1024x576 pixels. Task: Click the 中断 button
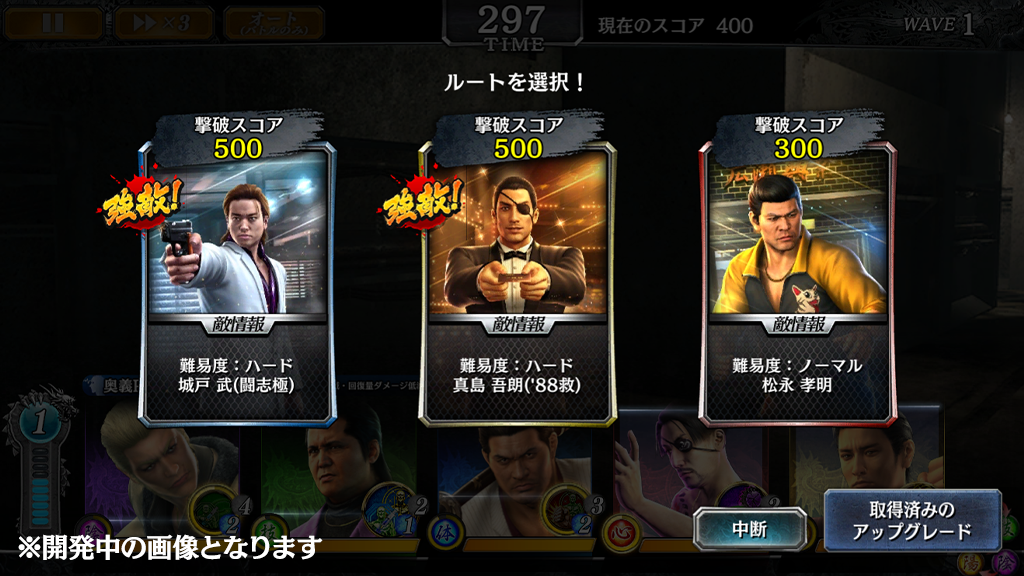click(749, 528)
